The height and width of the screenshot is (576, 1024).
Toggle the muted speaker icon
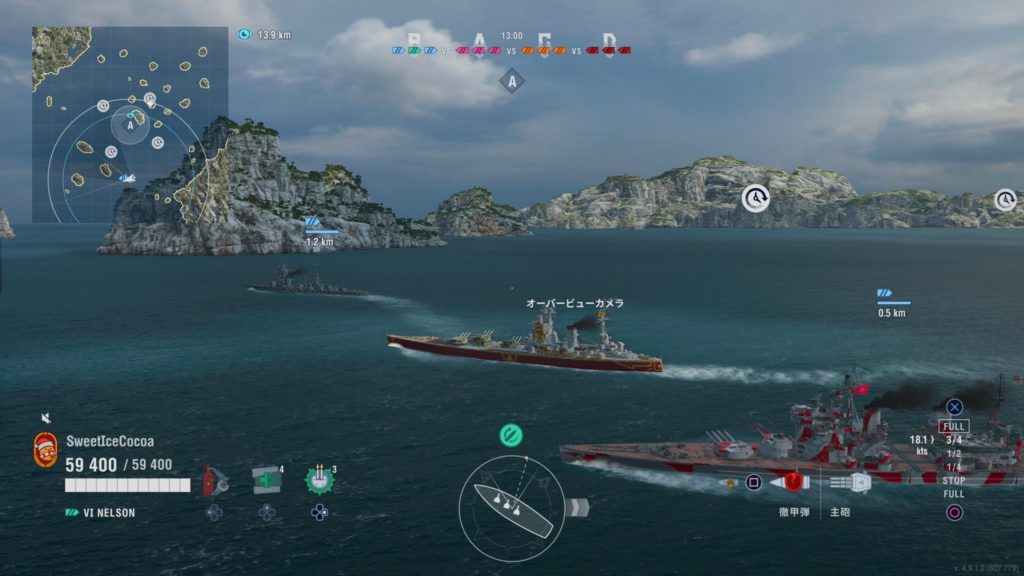click(x=45, y=418)
